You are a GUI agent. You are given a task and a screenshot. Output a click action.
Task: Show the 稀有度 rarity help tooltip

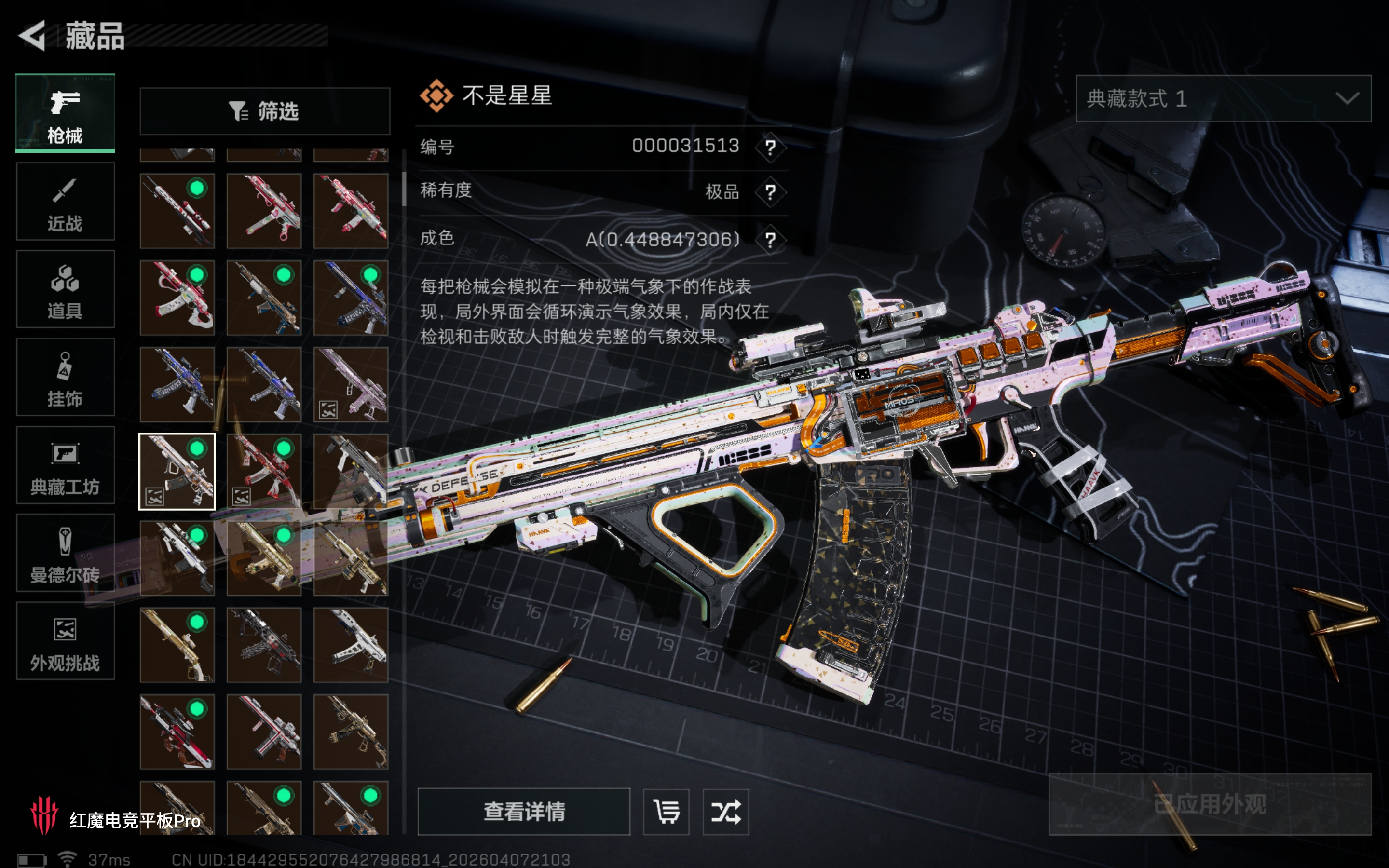click(770, 192)
